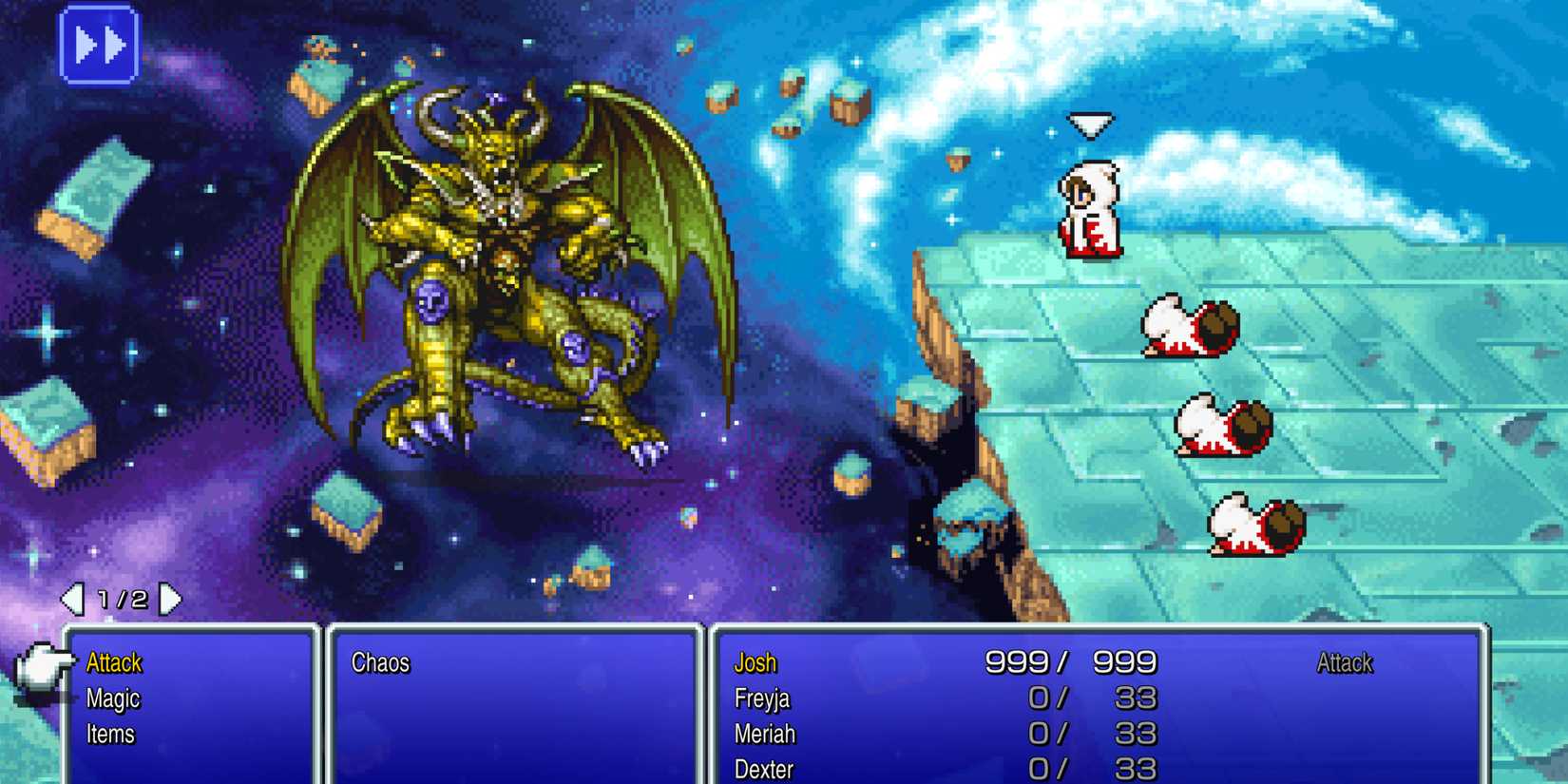Image resolution: width=1568 pixels, height=784 pixels.
Task: Click the Chaos name label
Action: click(381, 663)
